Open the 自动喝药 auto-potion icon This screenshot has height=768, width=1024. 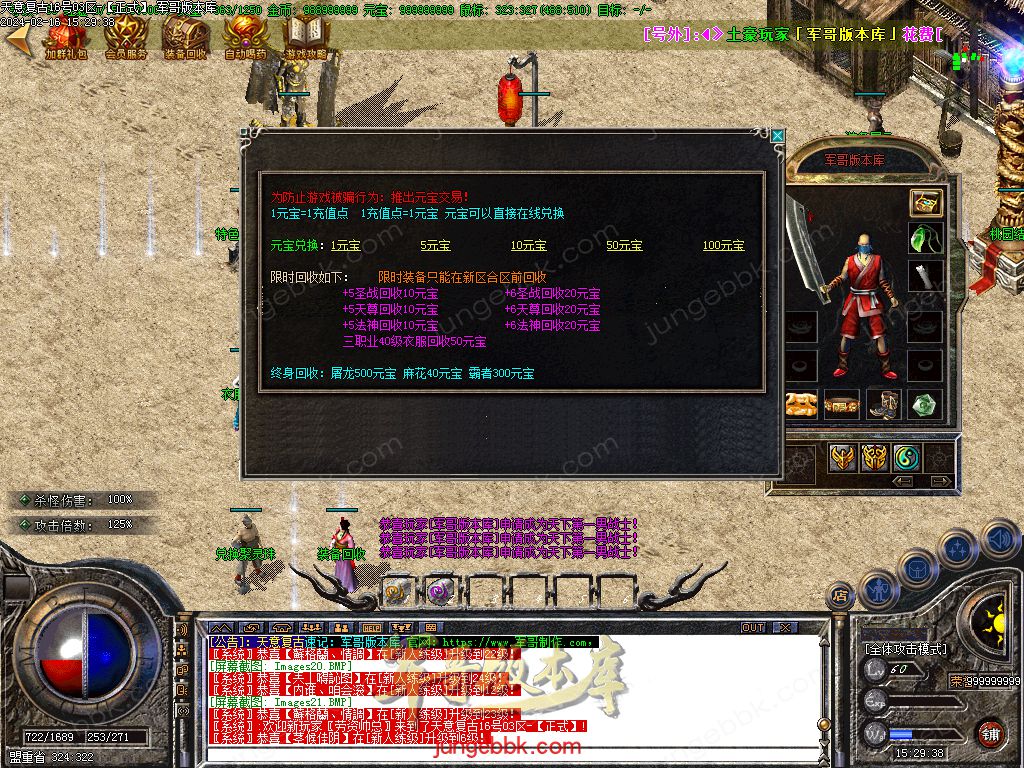click(245, 37)
